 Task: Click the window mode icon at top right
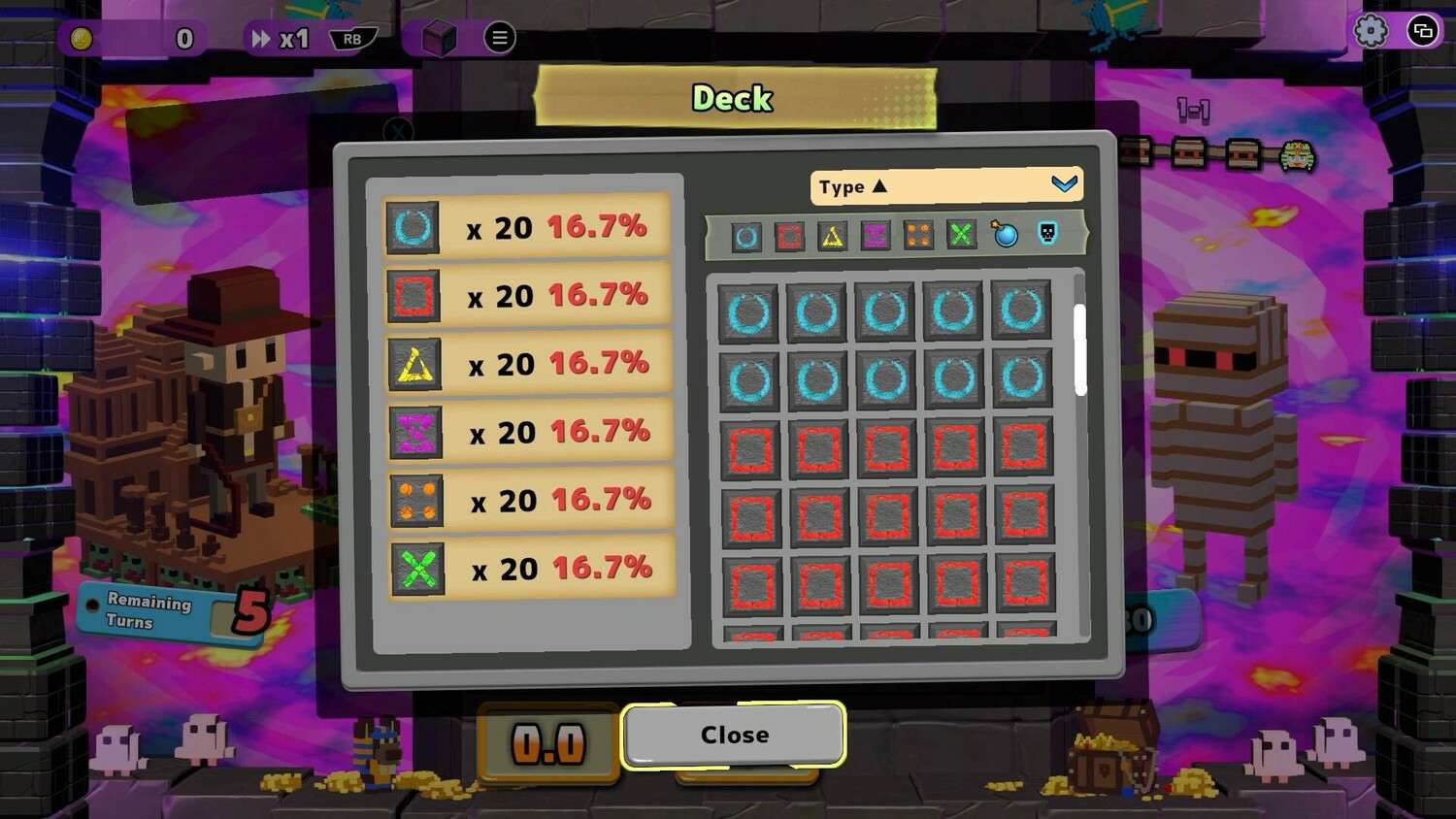(1423, 31)
